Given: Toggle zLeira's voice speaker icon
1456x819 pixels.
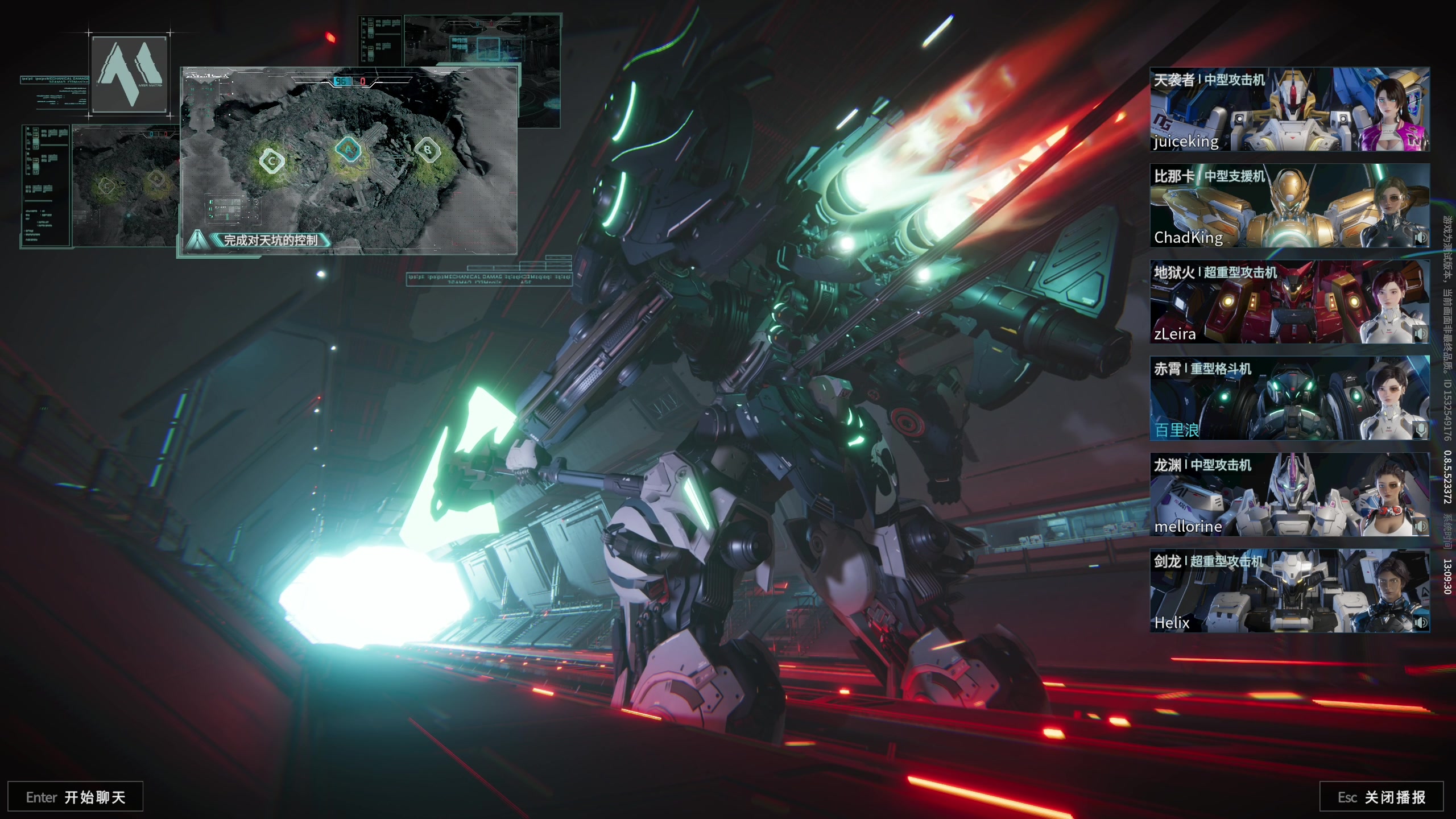Looking at the screenshot, I should [x=1420, y=334].
